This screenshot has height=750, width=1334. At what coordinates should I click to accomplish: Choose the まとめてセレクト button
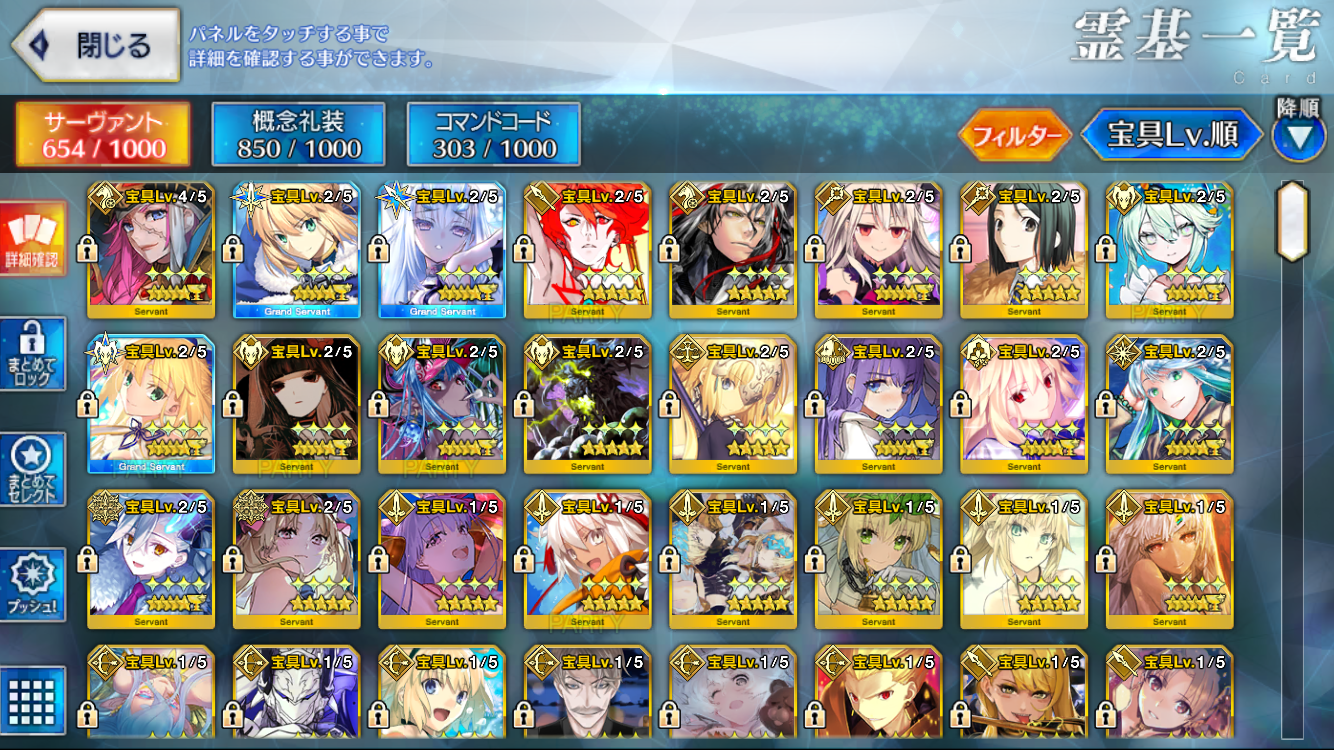(33, 470)
